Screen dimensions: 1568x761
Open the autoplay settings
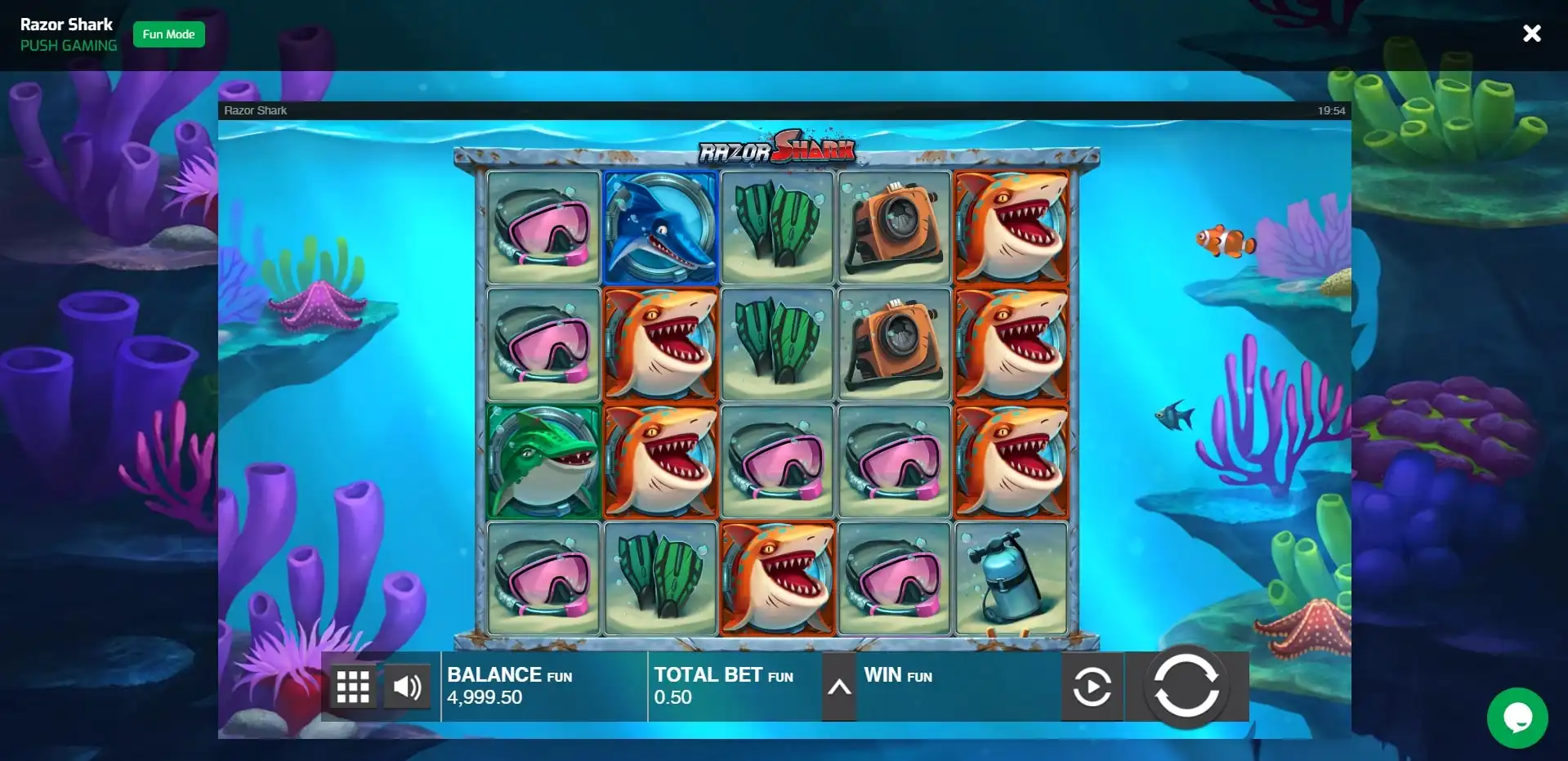[x=1092, y=687]
